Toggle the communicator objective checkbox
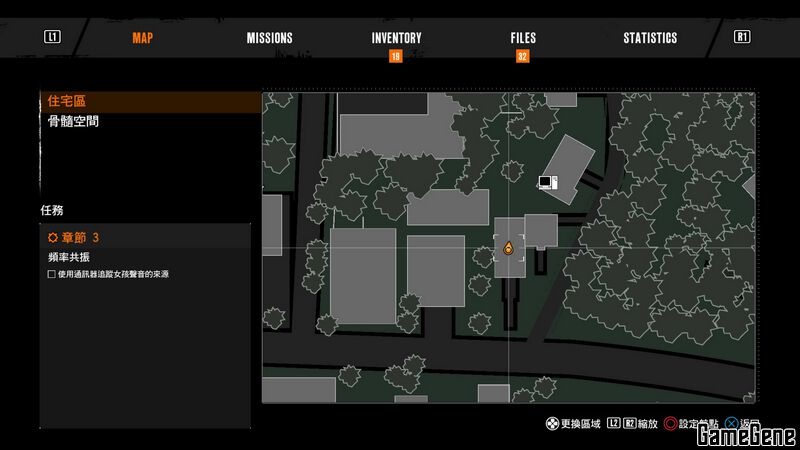Image resolution: width=800 pixels, height=450 pixels. [x=52, y=274]
